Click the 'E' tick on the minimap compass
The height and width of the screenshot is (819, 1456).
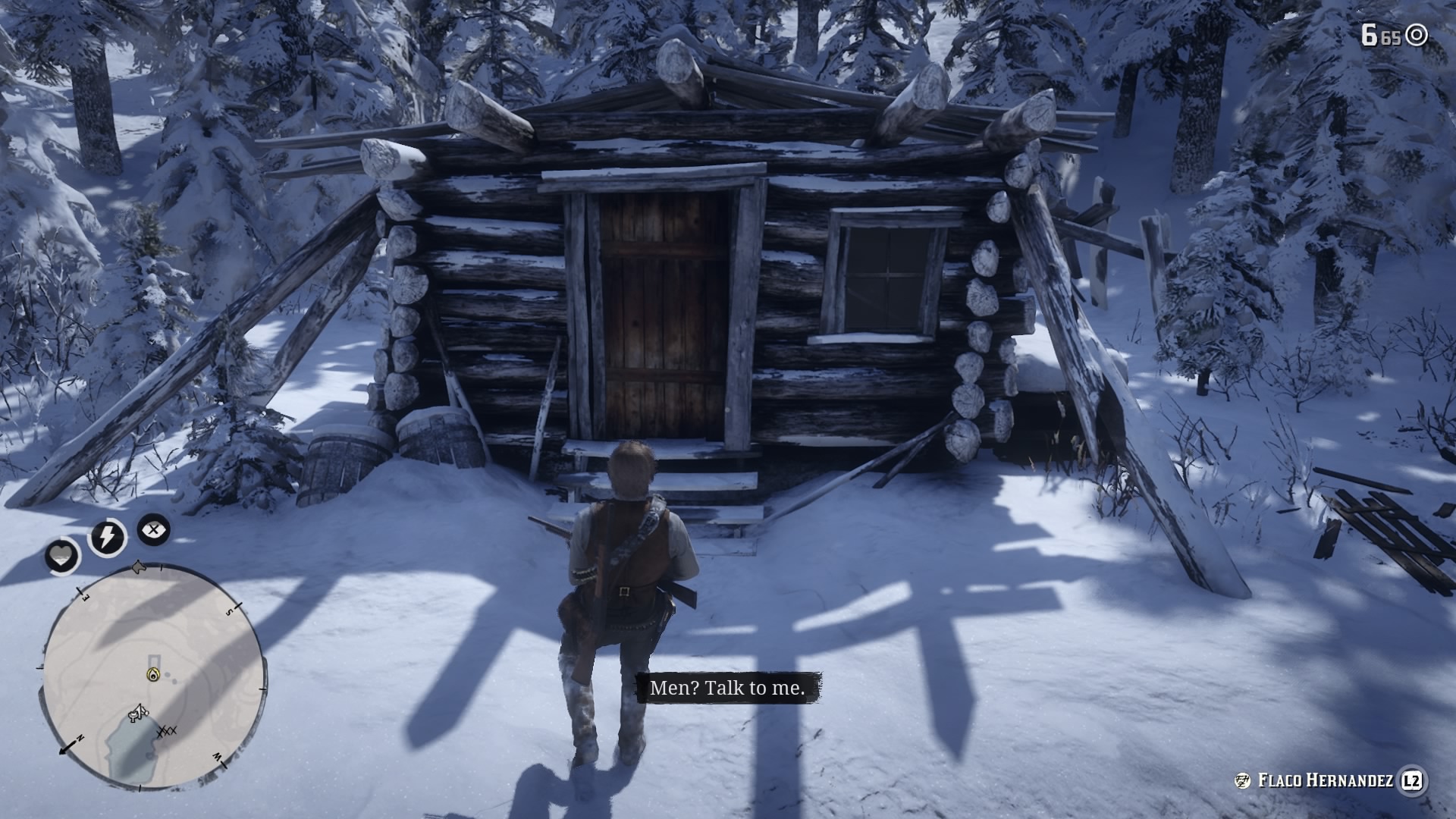(x=85, y=597)
